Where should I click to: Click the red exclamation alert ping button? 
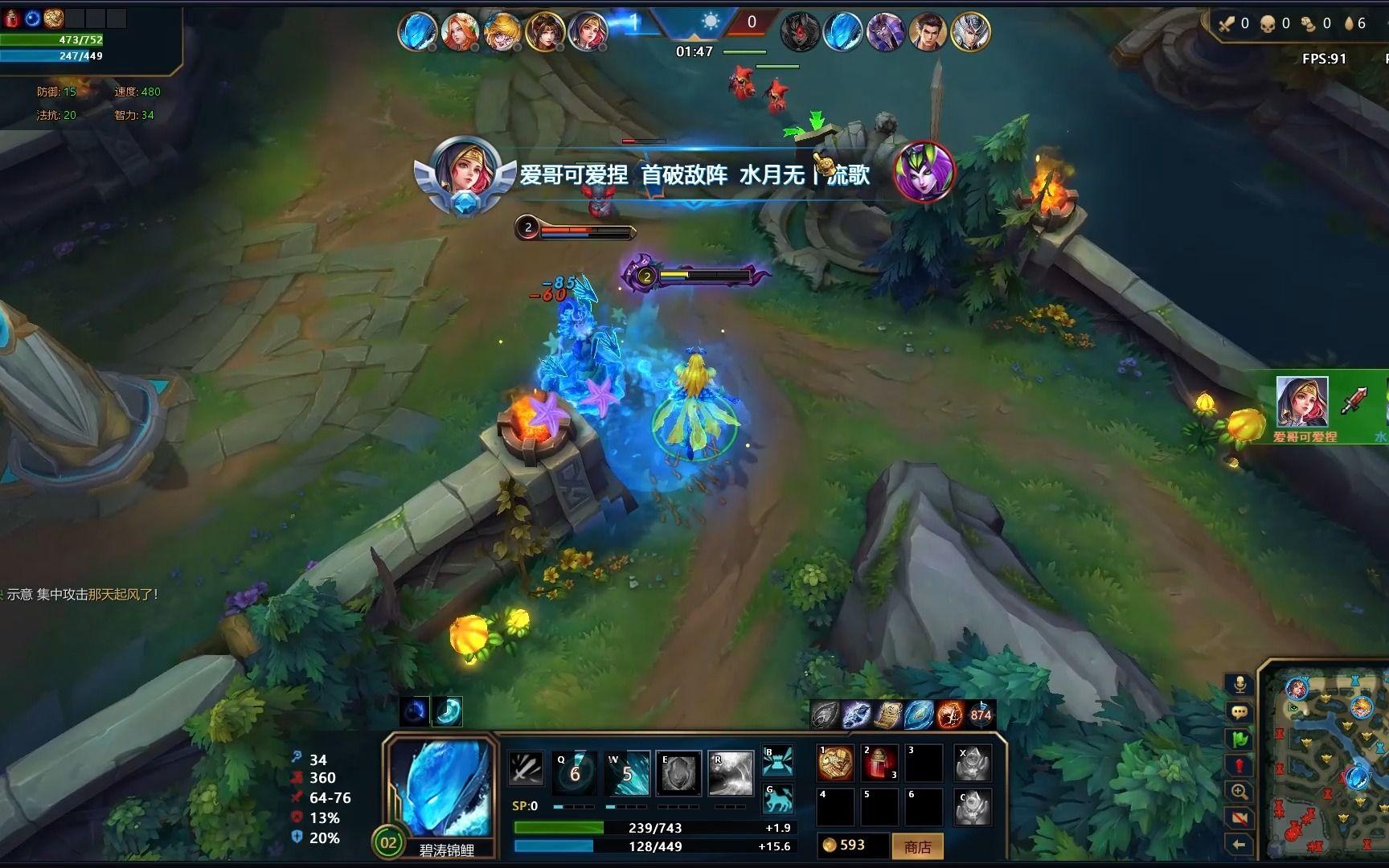tap(1239, 764)
